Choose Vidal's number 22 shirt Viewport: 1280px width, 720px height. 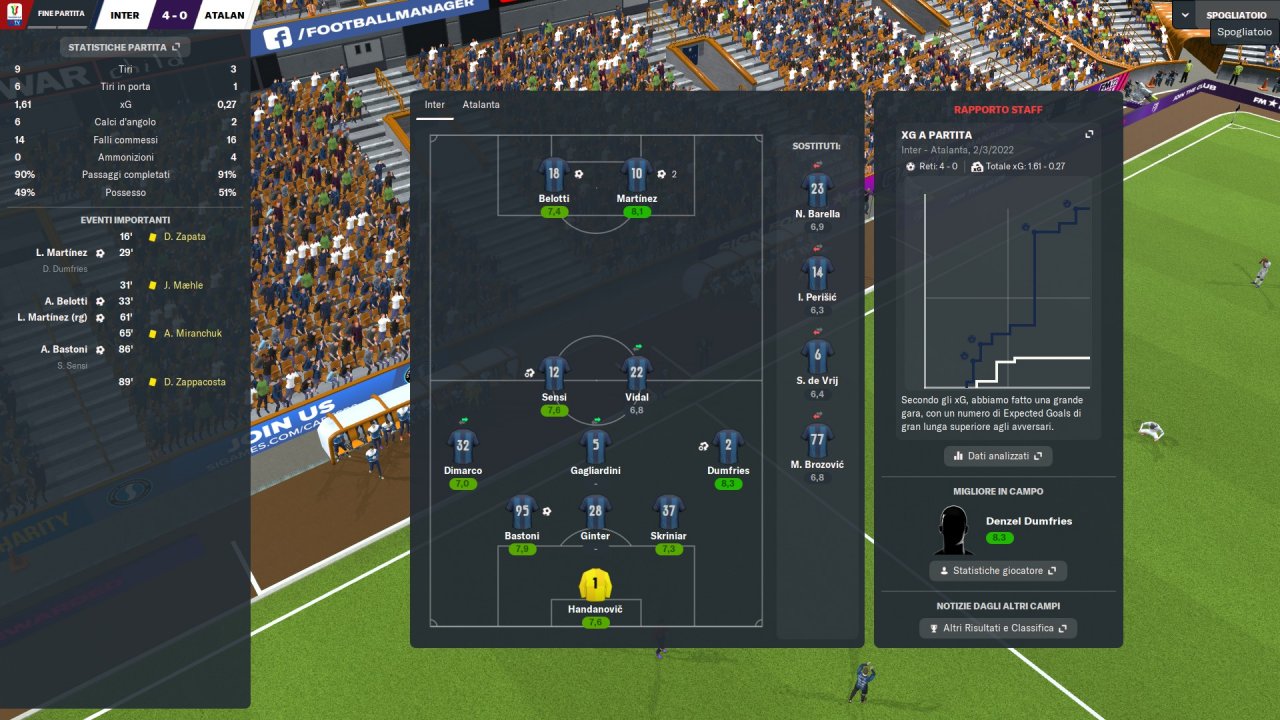636,373
